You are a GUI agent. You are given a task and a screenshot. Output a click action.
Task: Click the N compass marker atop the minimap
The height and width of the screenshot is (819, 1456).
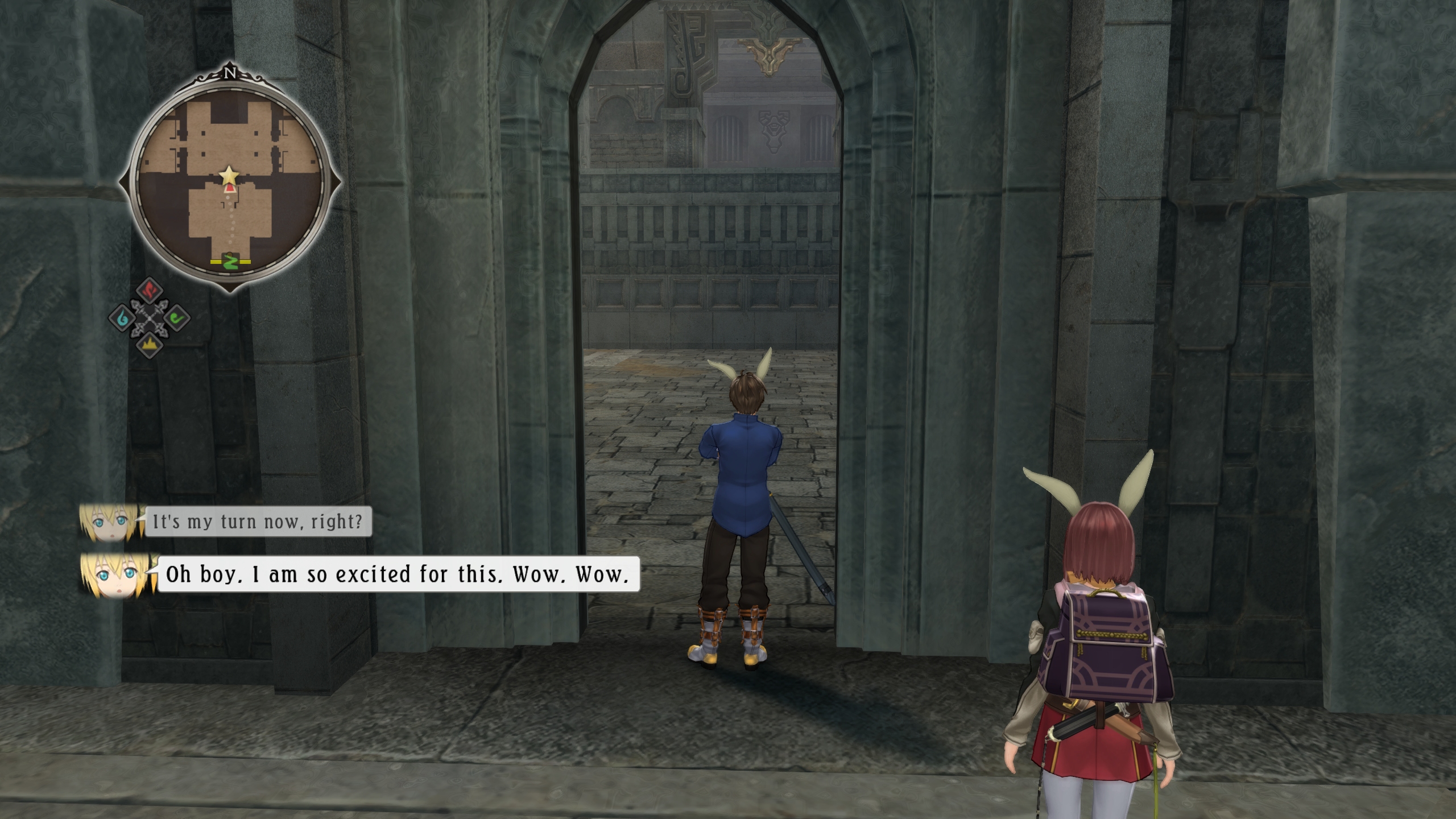pos(230,73)
